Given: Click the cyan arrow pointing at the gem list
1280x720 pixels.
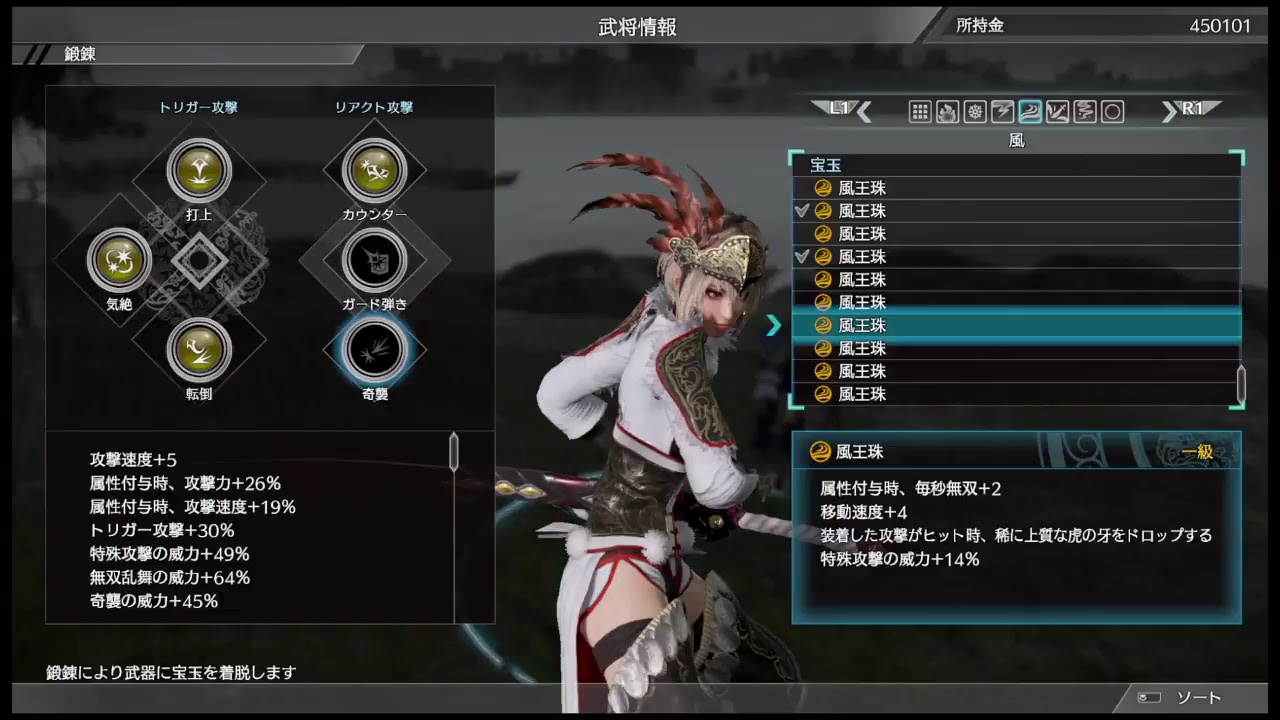Looking at the screenshot, I should click(x=774, y=325).
